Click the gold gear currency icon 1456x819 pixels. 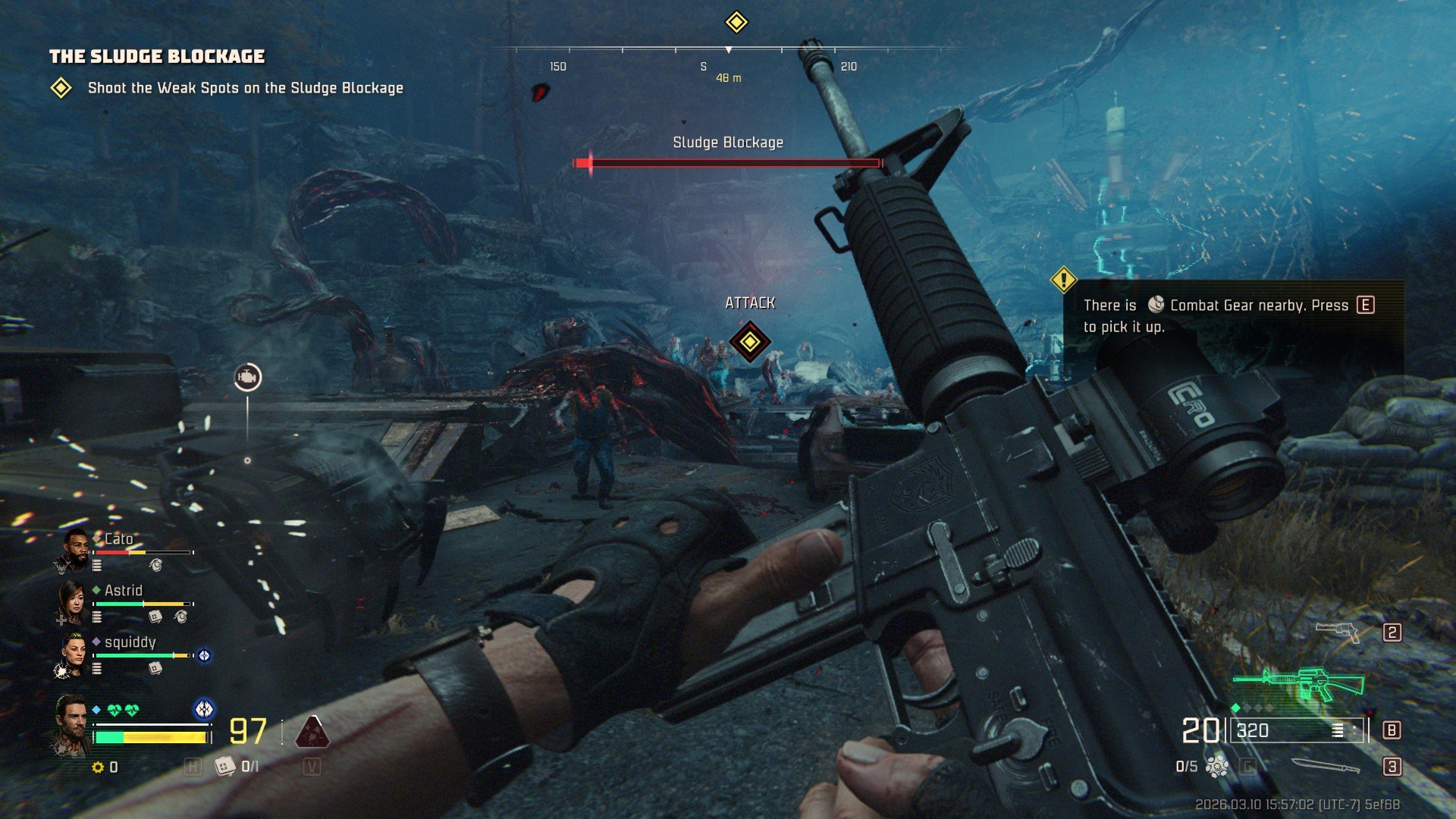click(x=98, y=767)
